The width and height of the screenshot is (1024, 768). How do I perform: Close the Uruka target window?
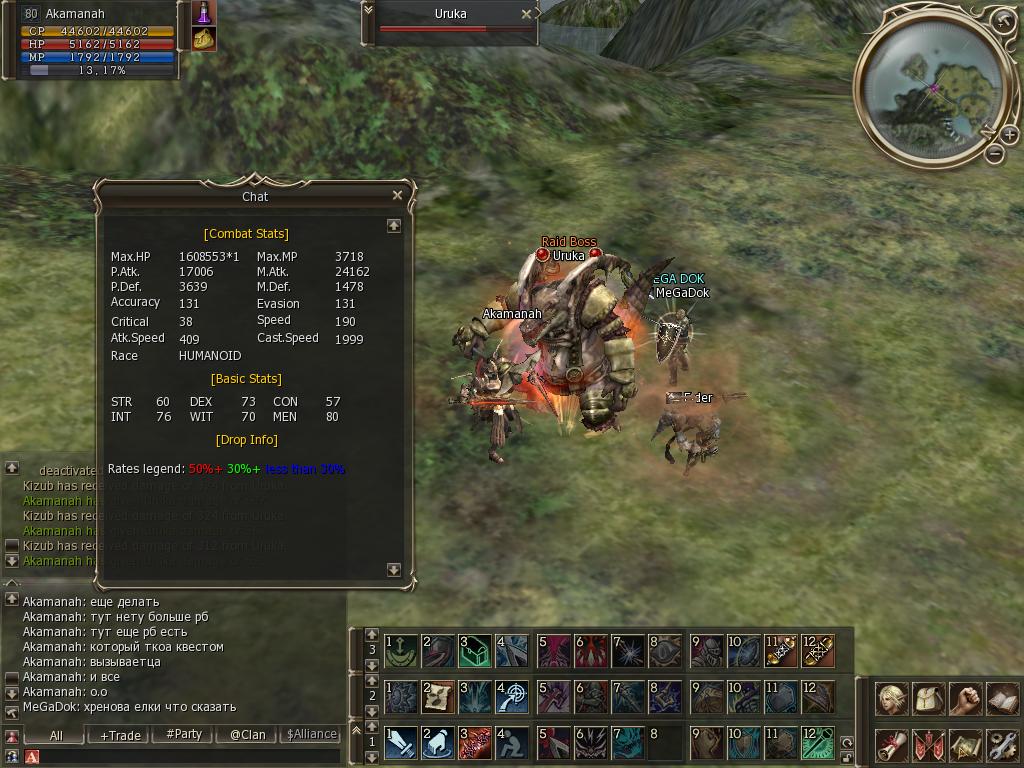click(x=527, y=15)
